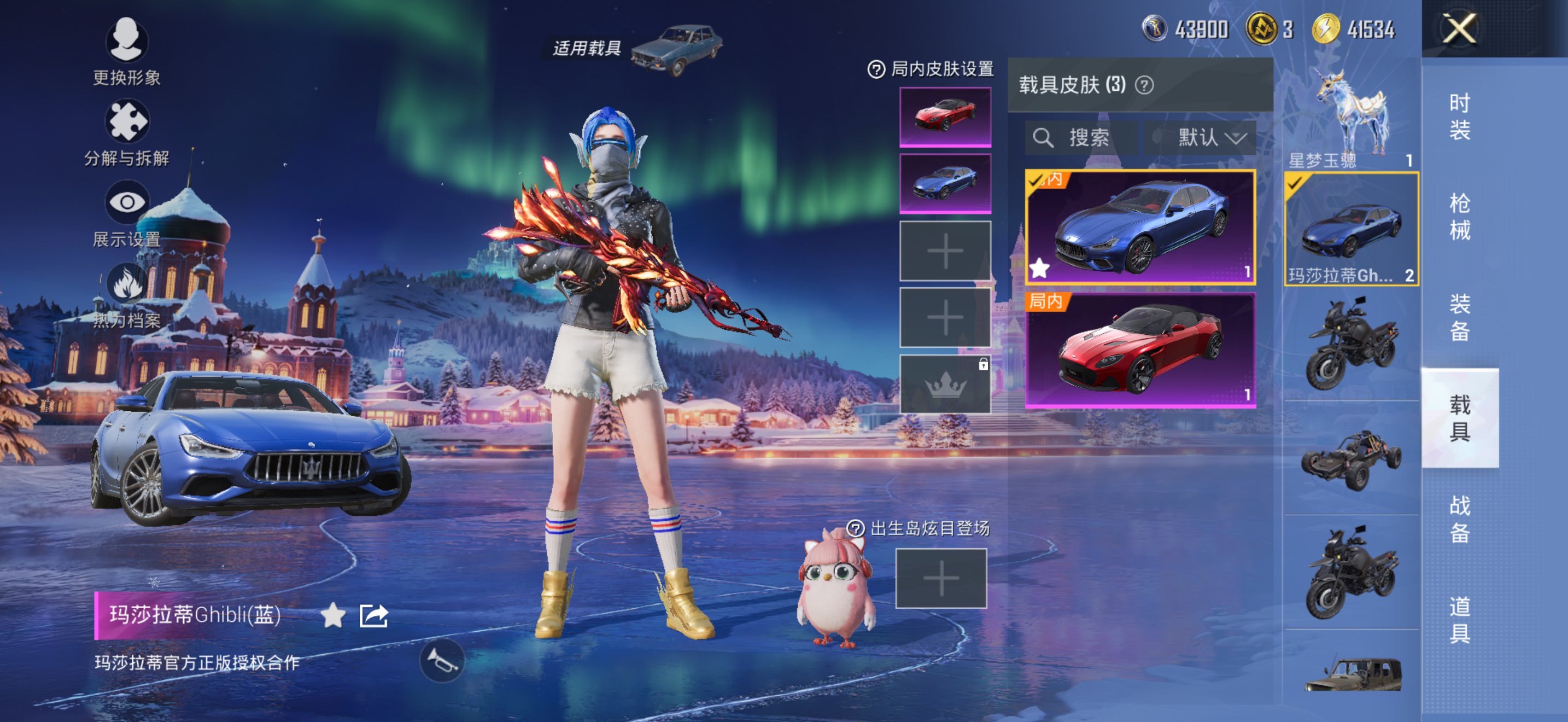This screenshot has width=1568, height=722.
Task: Click the 搜索 search field
Action: (1080, 138)
